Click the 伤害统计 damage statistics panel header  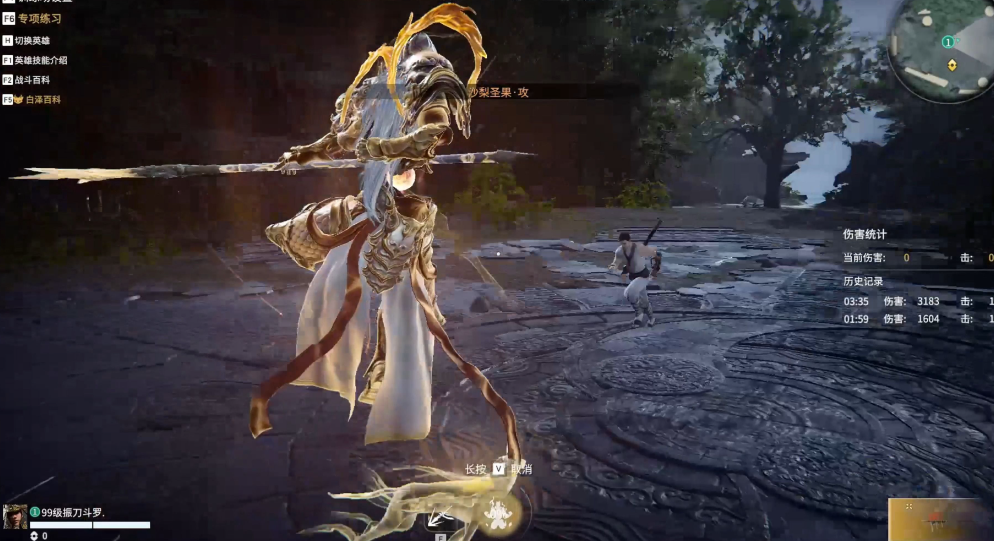865,235
